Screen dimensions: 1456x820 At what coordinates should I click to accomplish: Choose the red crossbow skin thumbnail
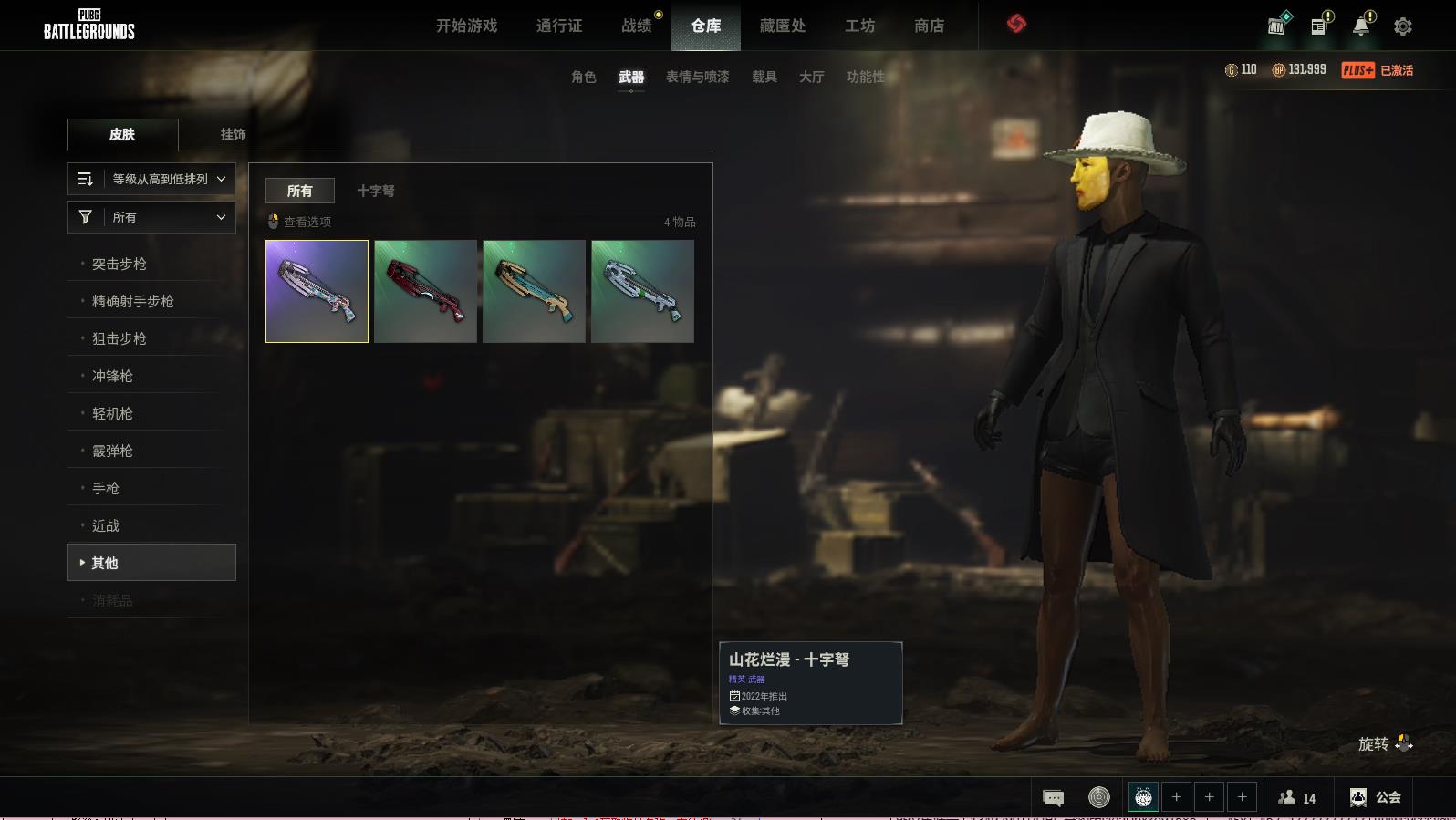[425, 291]
